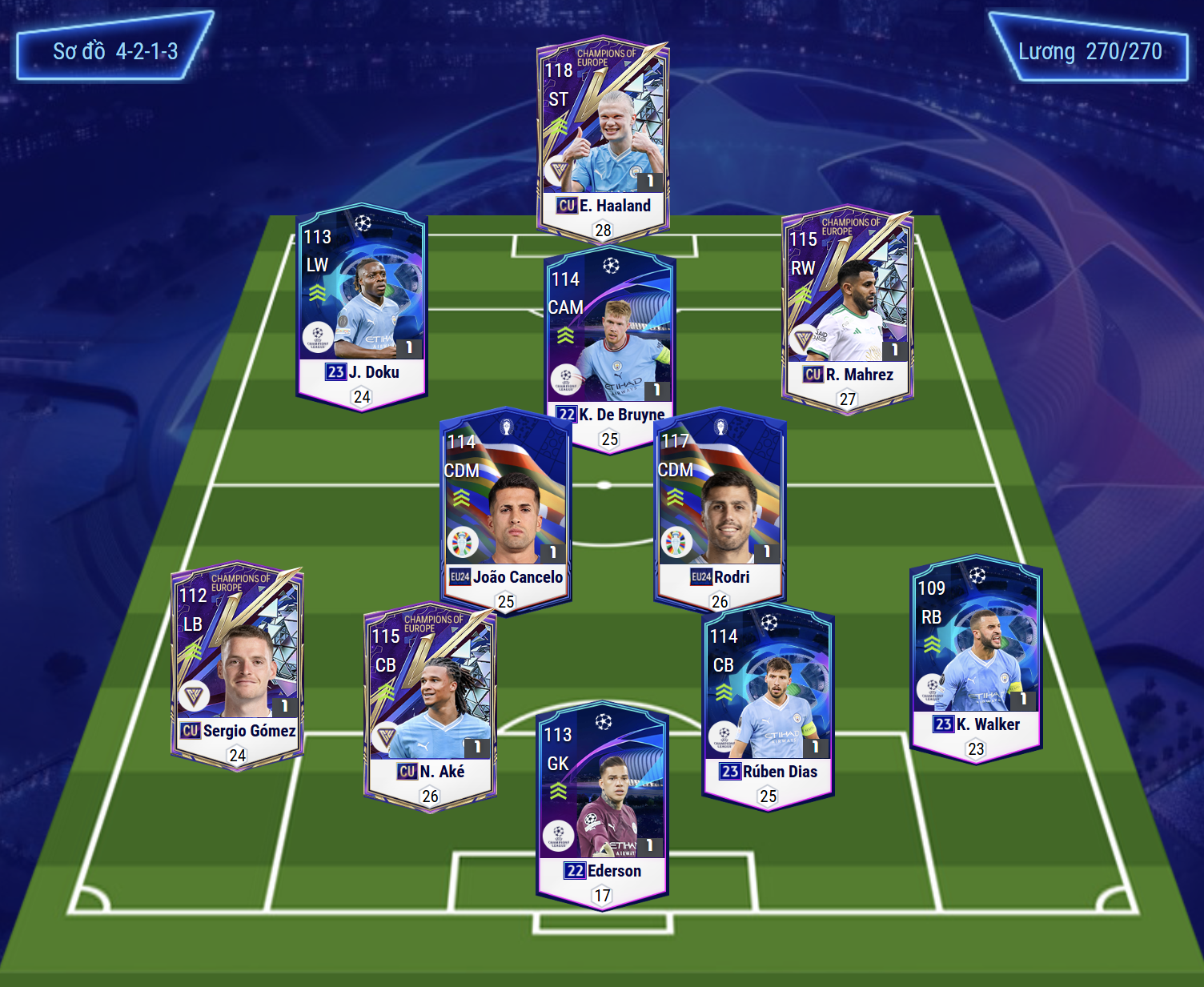Select the E. Haaland striker card
The width and height of the screenshot is (1204, 987).
602,136
